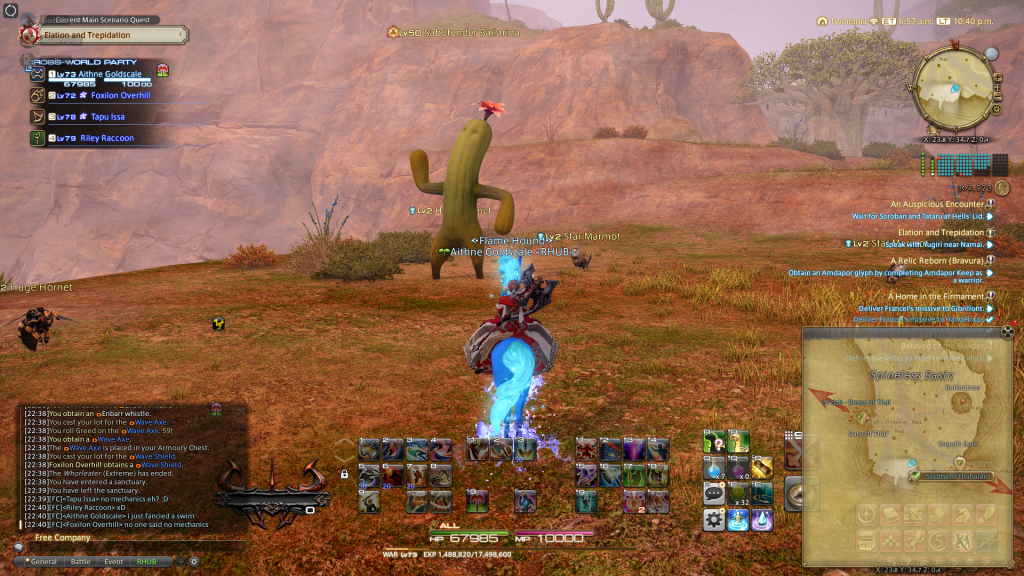The height and width of the screenshot is (576, 1024).
Task: Click the gear settings icon on hotbar
Action: pos(714,518)
